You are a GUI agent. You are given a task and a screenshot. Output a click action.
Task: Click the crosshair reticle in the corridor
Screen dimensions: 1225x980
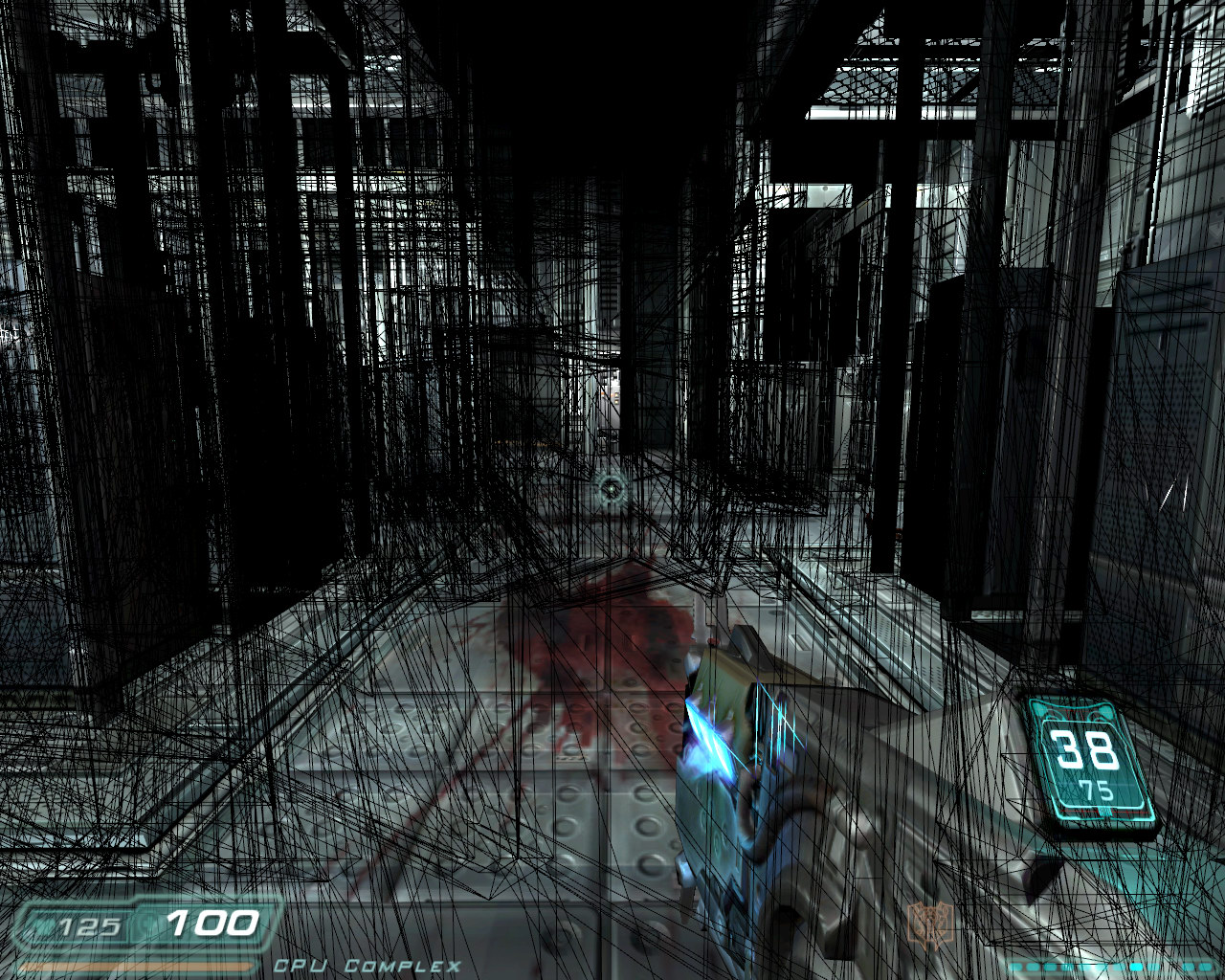point(610,489)
